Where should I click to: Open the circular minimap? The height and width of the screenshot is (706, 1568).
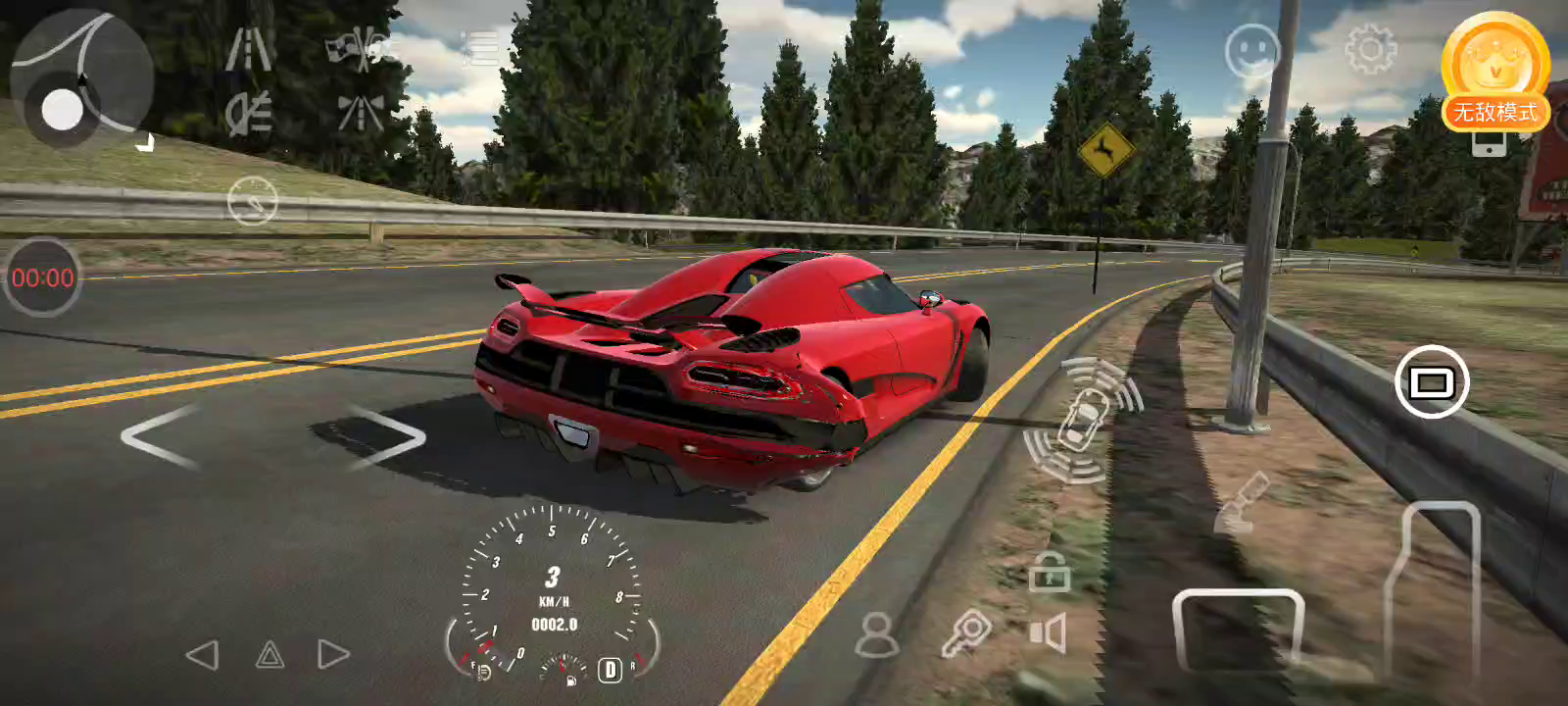click(x=81, y=80)
